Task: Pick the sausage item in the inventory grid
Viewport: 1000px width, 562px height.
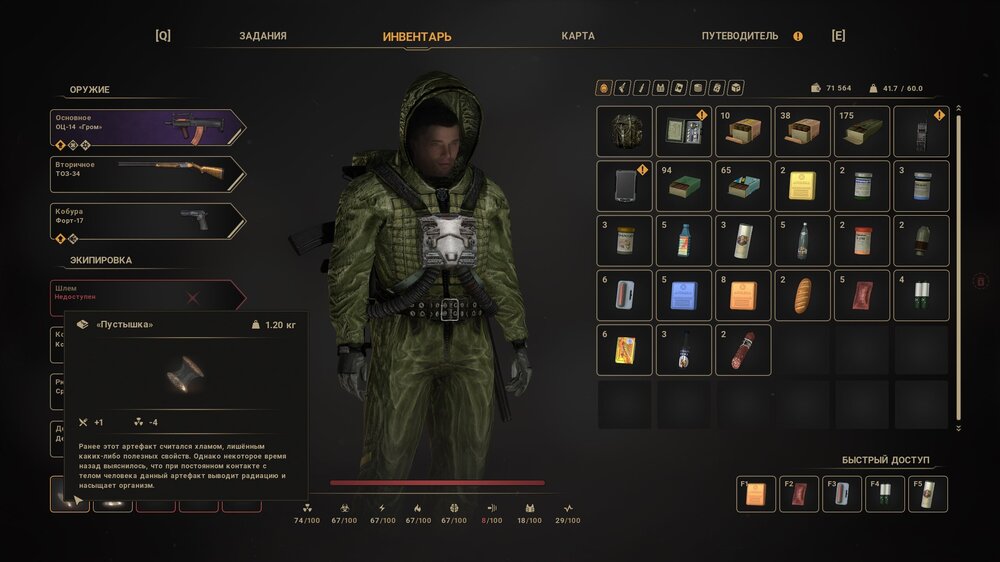Action: pyautogui.click(x=743, y=349)
